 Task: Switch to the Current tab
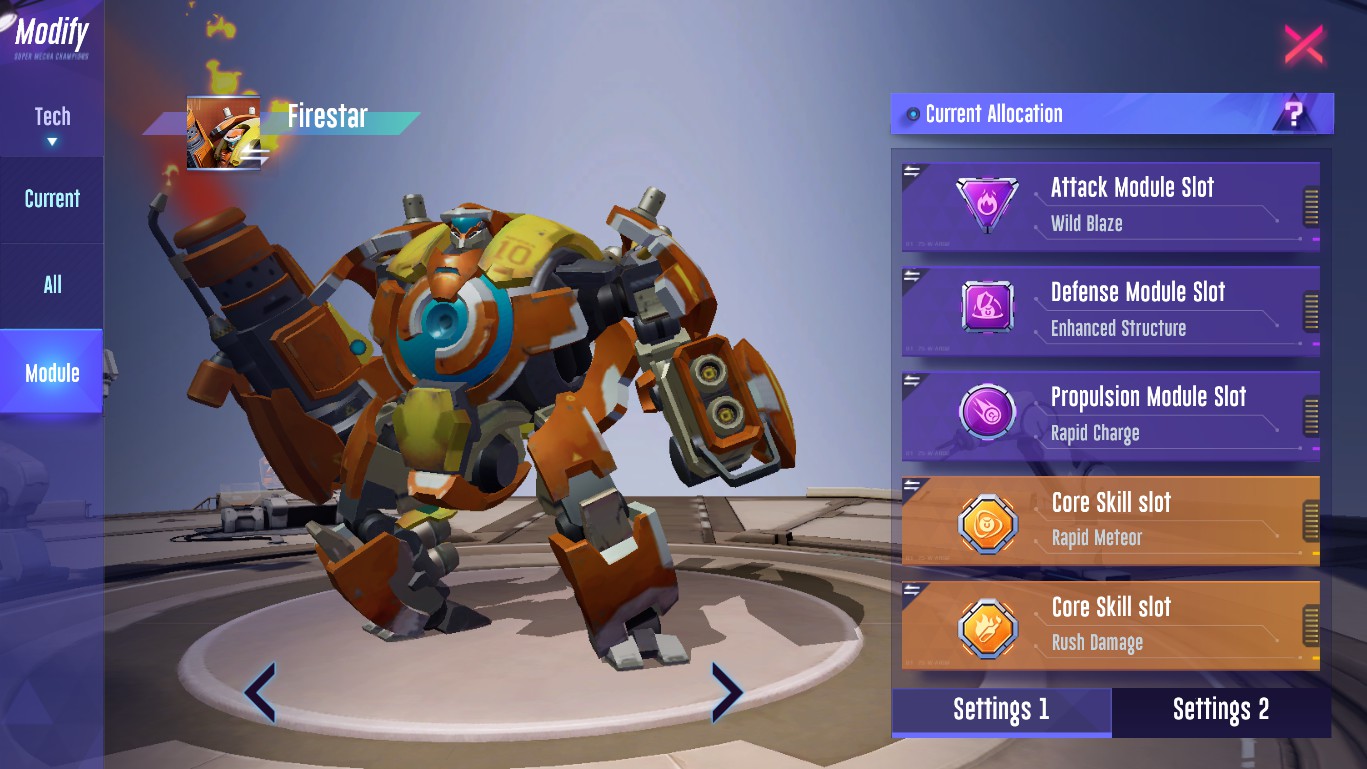coord(52,199)
